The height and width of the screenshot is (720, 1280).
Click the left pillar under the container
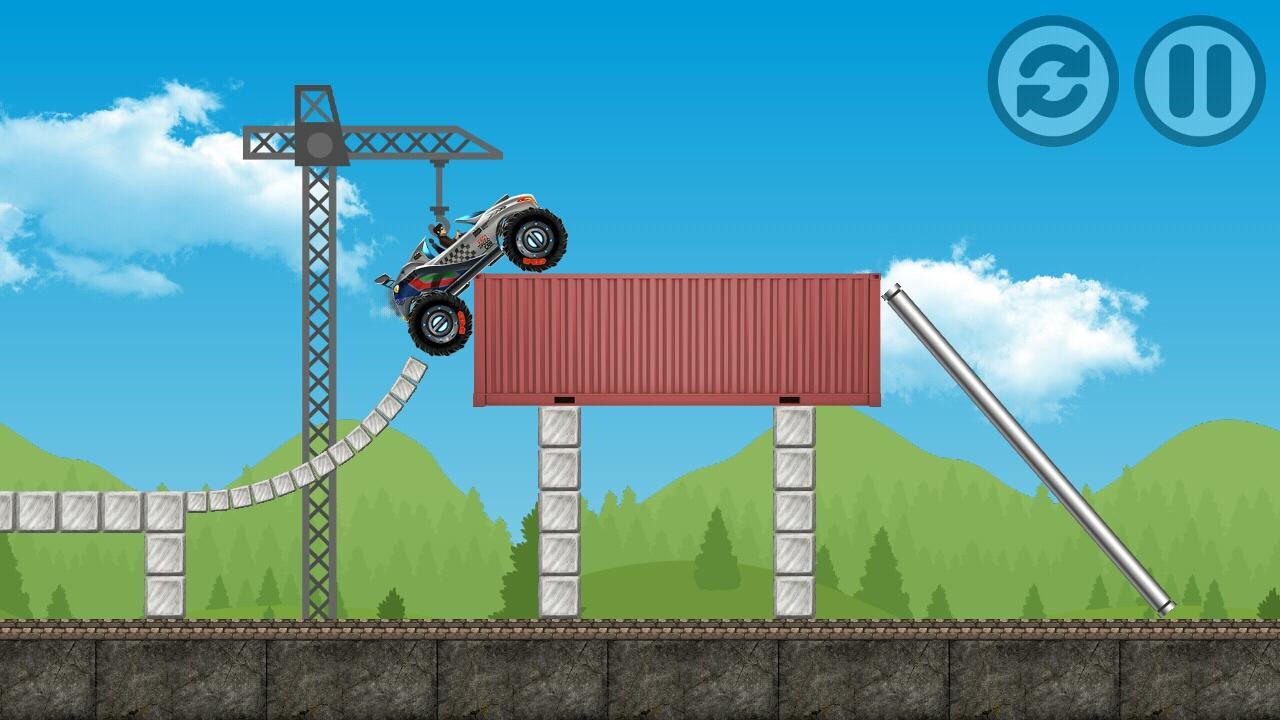tap(558, 510)
